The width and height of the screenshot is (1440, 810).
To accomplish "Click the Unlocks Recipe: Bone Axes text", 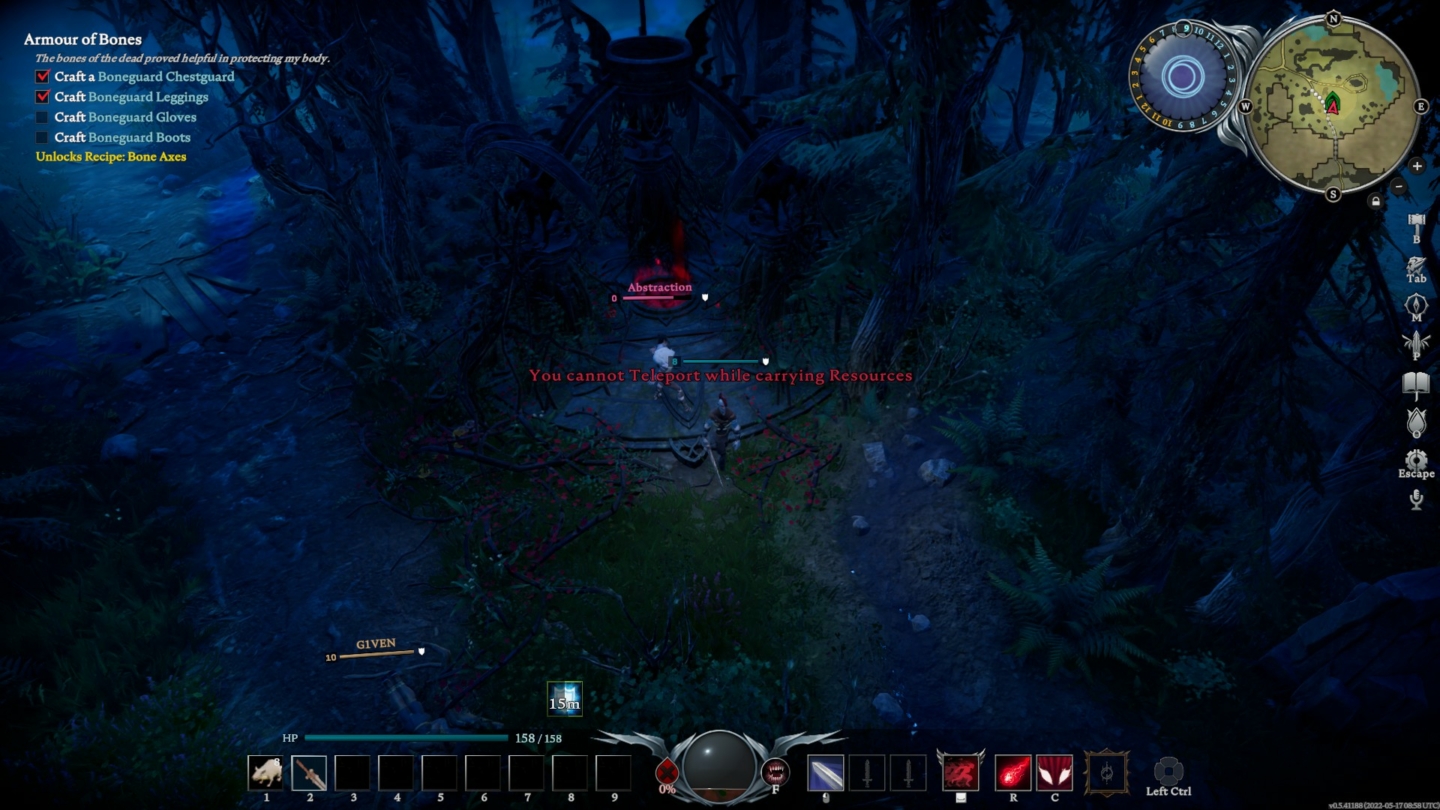I will click(x=112, y=157).
